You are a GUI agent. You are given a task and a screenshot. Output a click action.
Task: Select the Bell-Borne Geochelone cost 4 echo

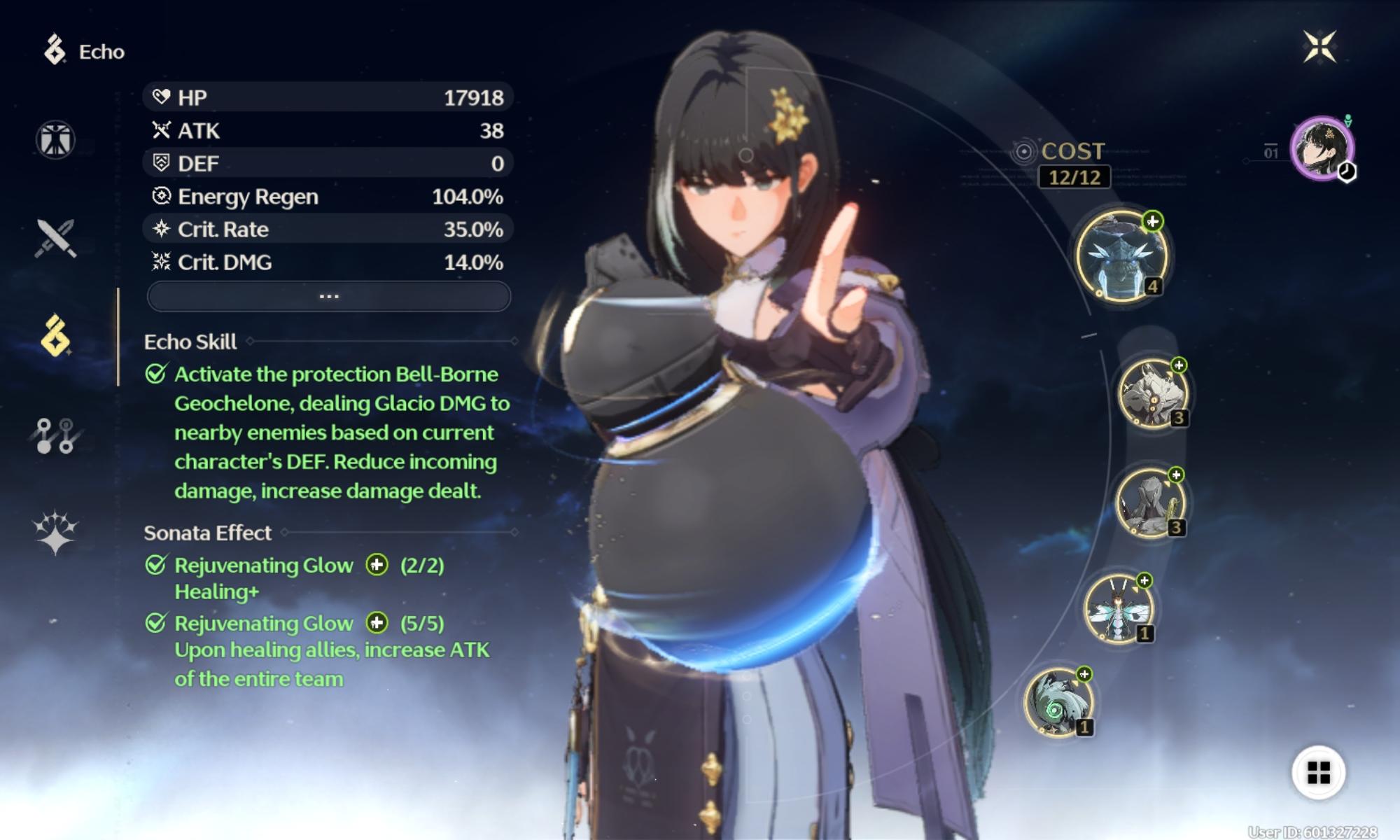[1121, 256]
